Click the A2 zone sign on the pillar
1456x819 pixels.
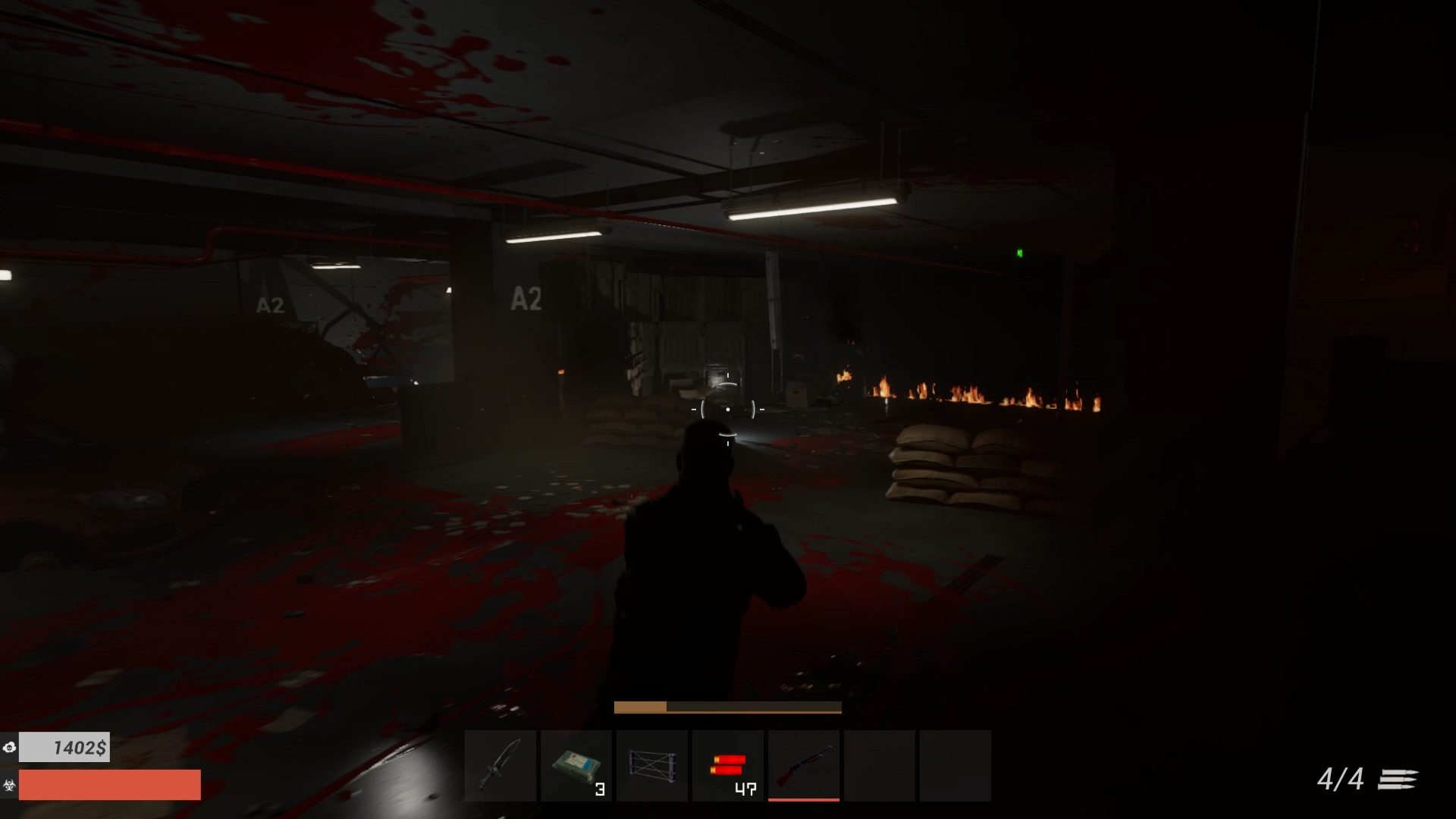pos(525,300)
